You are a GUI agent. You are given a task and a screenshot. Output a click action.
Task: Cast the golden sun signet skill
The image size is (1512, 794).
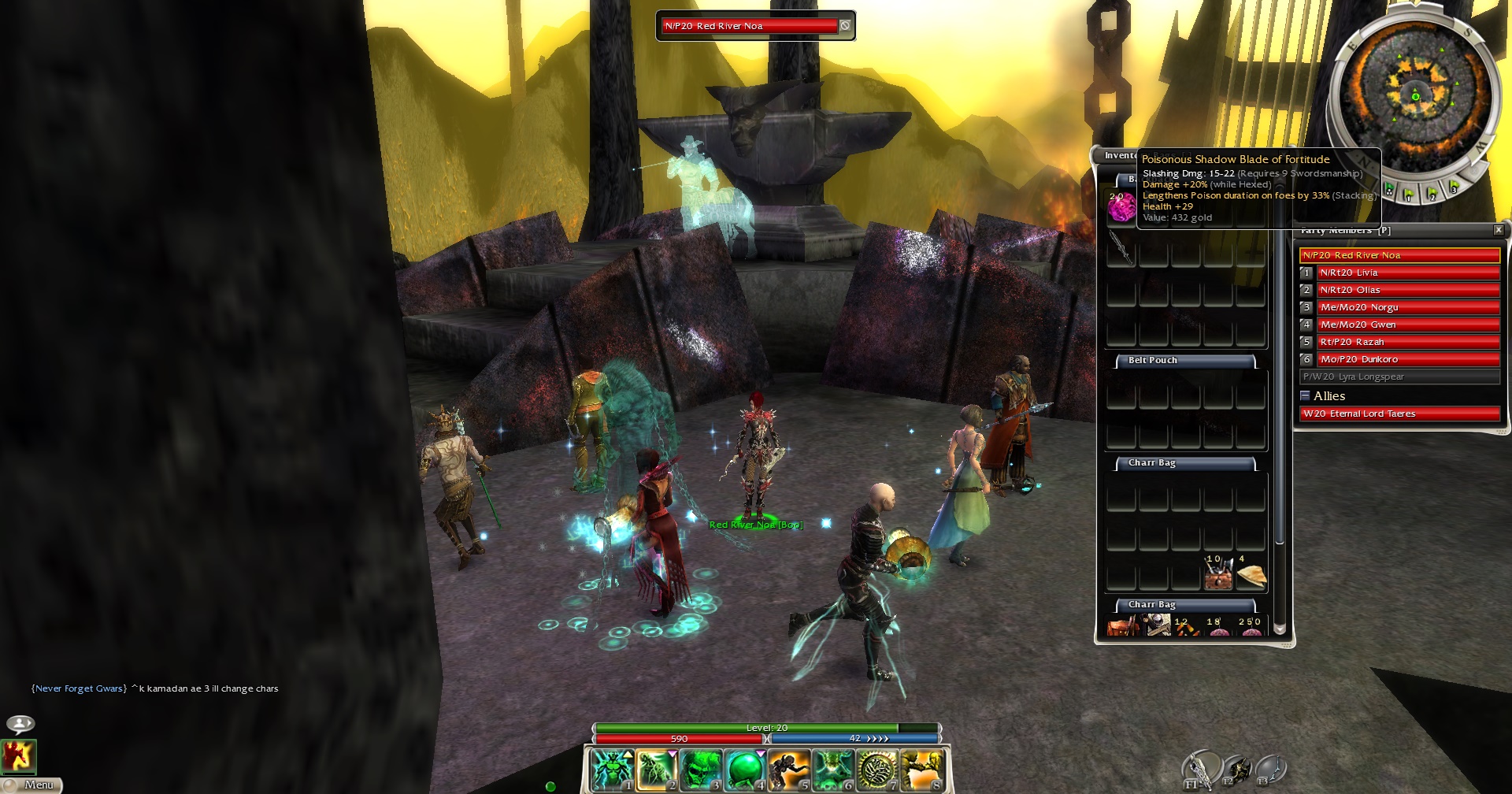click(876, 769)
